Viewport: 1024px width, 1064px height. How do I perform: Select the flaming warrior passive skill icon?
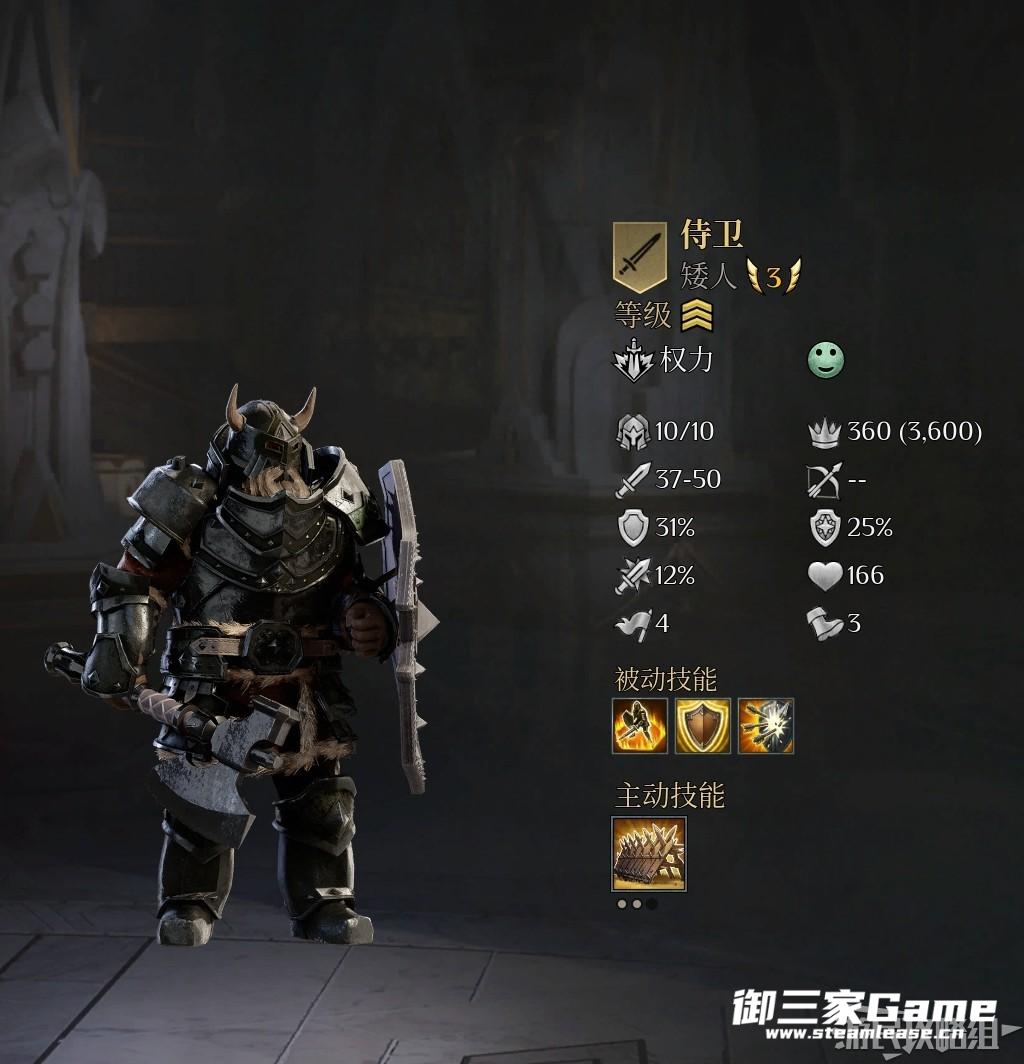[640, 726]
